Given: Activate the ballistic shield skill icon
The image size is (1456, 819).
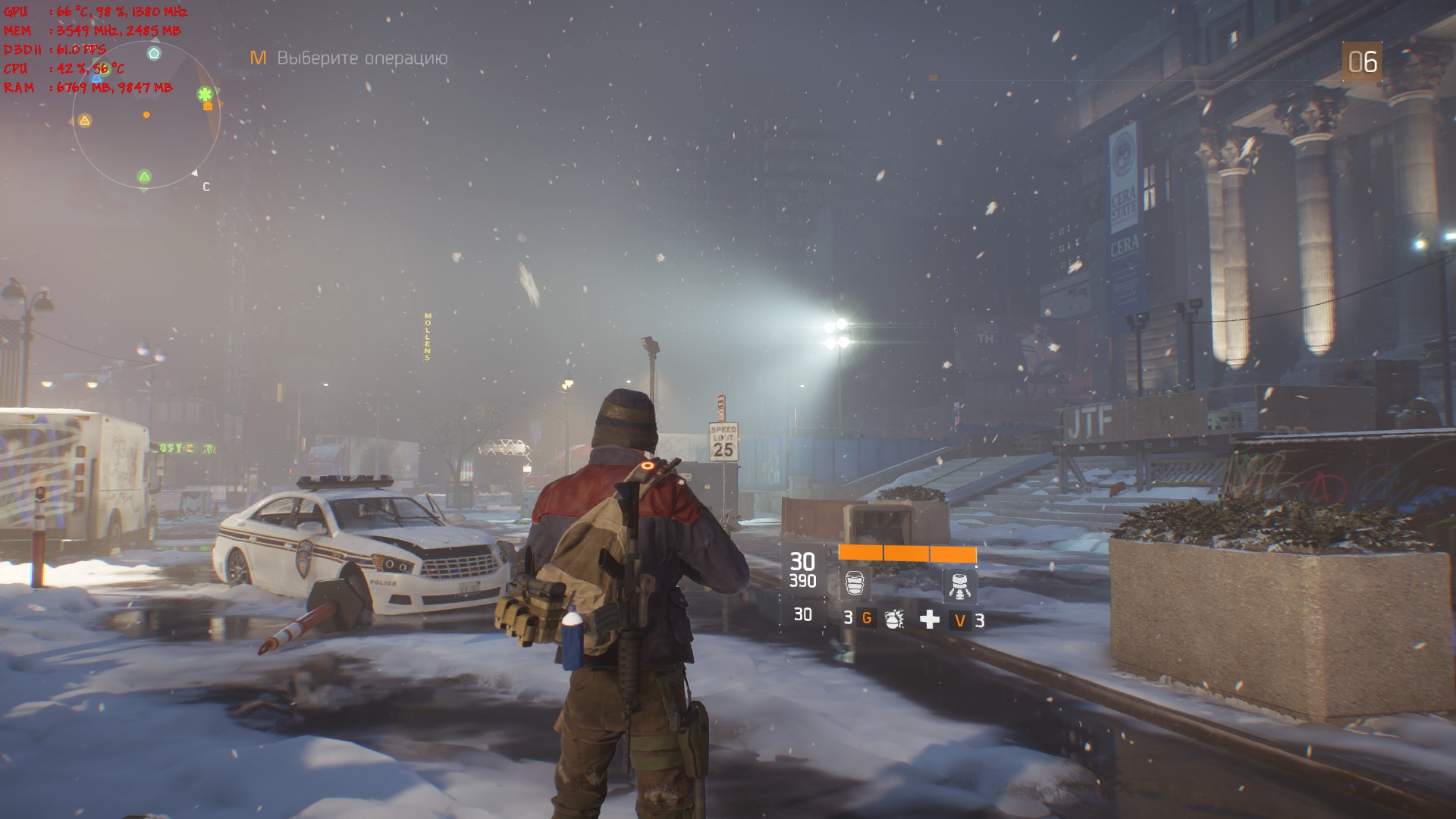Looking at the screenshot, I should [x=855, y=584].
